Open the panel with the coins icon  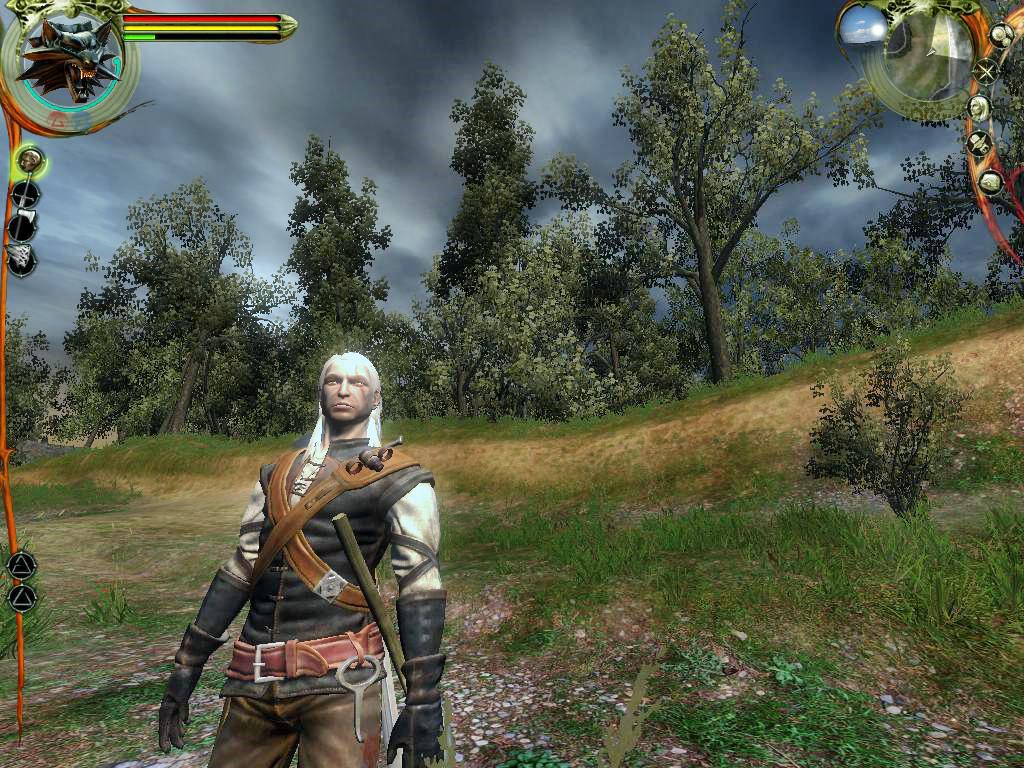pos(1001,35)
